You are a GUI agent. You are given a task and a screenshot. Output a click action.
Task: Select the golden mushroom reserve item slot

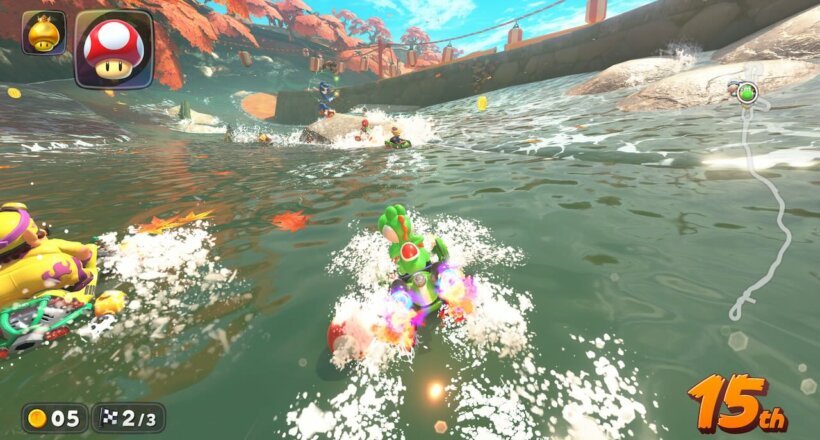(x=43, y=33)
